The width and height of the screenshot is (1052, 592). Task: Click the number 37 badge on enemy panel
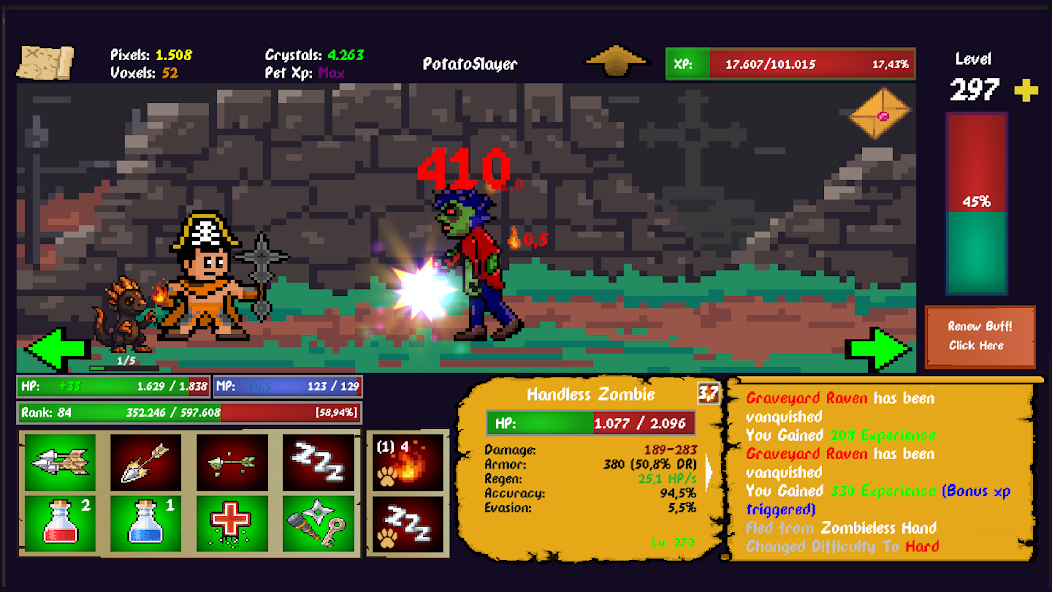[708, 393]
